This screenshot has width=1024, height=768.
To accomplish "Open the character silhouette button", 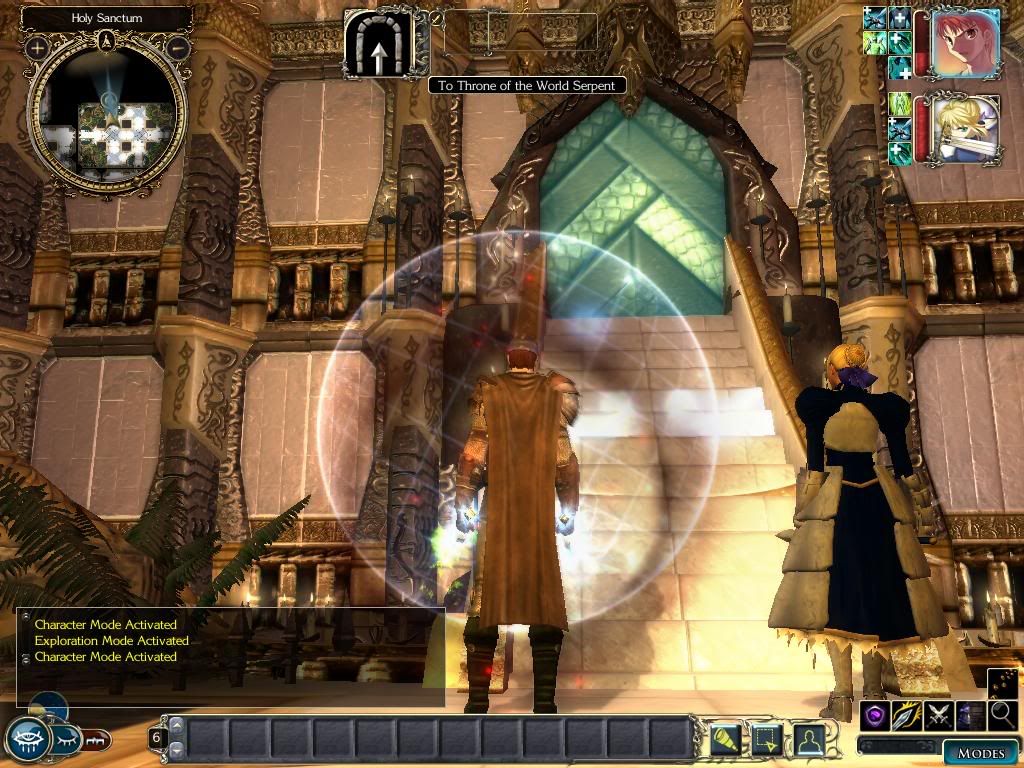I will [x=808, y=740].
